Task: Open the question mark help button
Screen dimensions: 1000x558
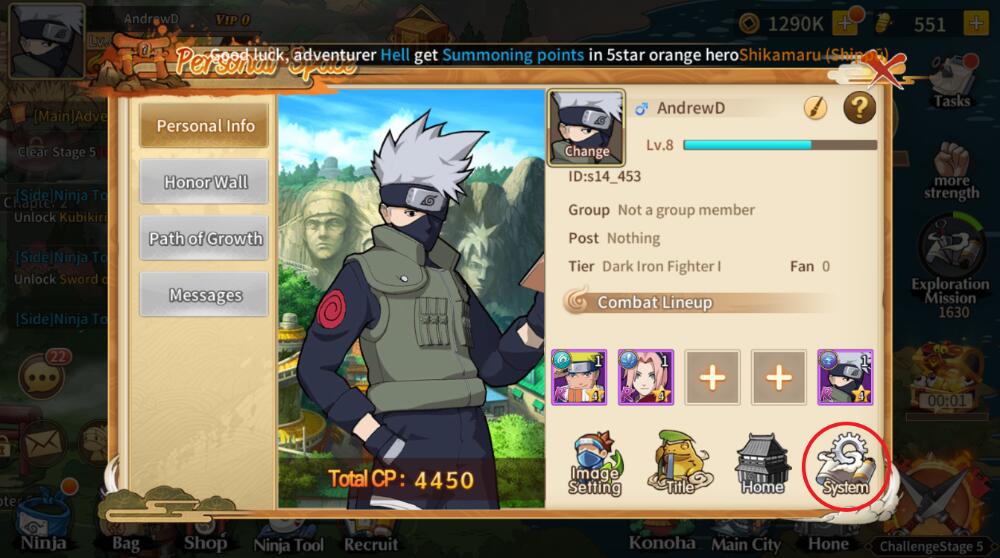Action: 859,108
